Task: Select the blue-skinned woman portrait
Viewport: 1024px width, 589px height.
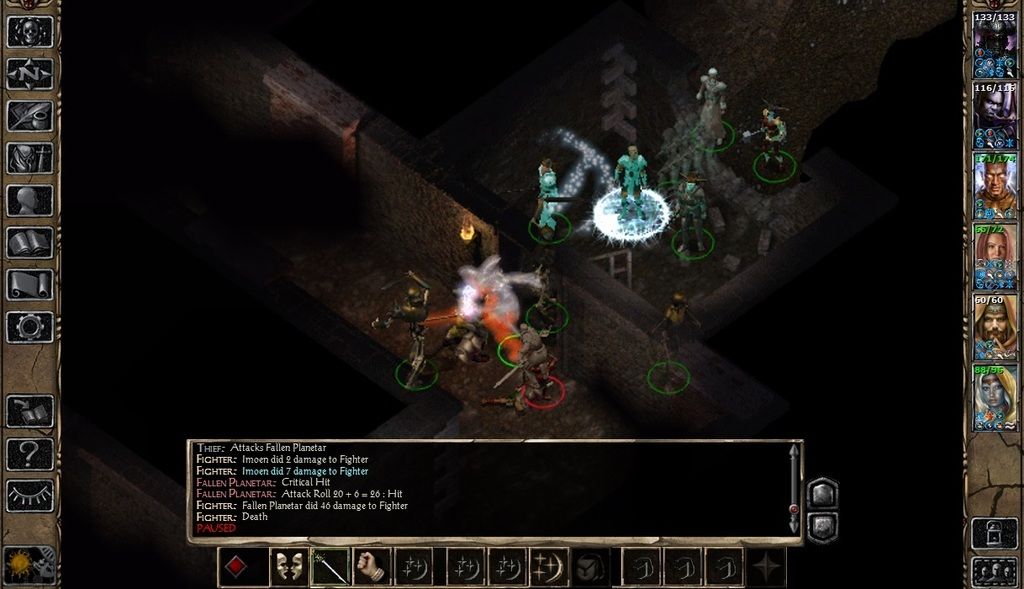Action: pyautogui.click(x=995, y=397)
